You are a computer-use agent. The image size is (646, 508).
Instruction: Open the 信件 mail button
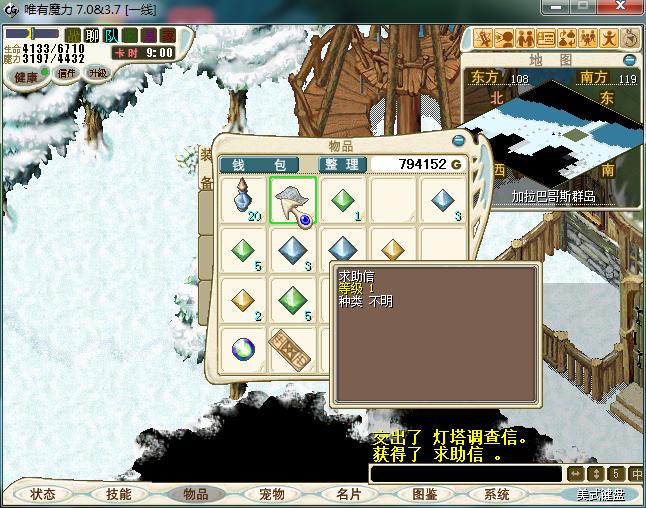[x=68, y=73]
